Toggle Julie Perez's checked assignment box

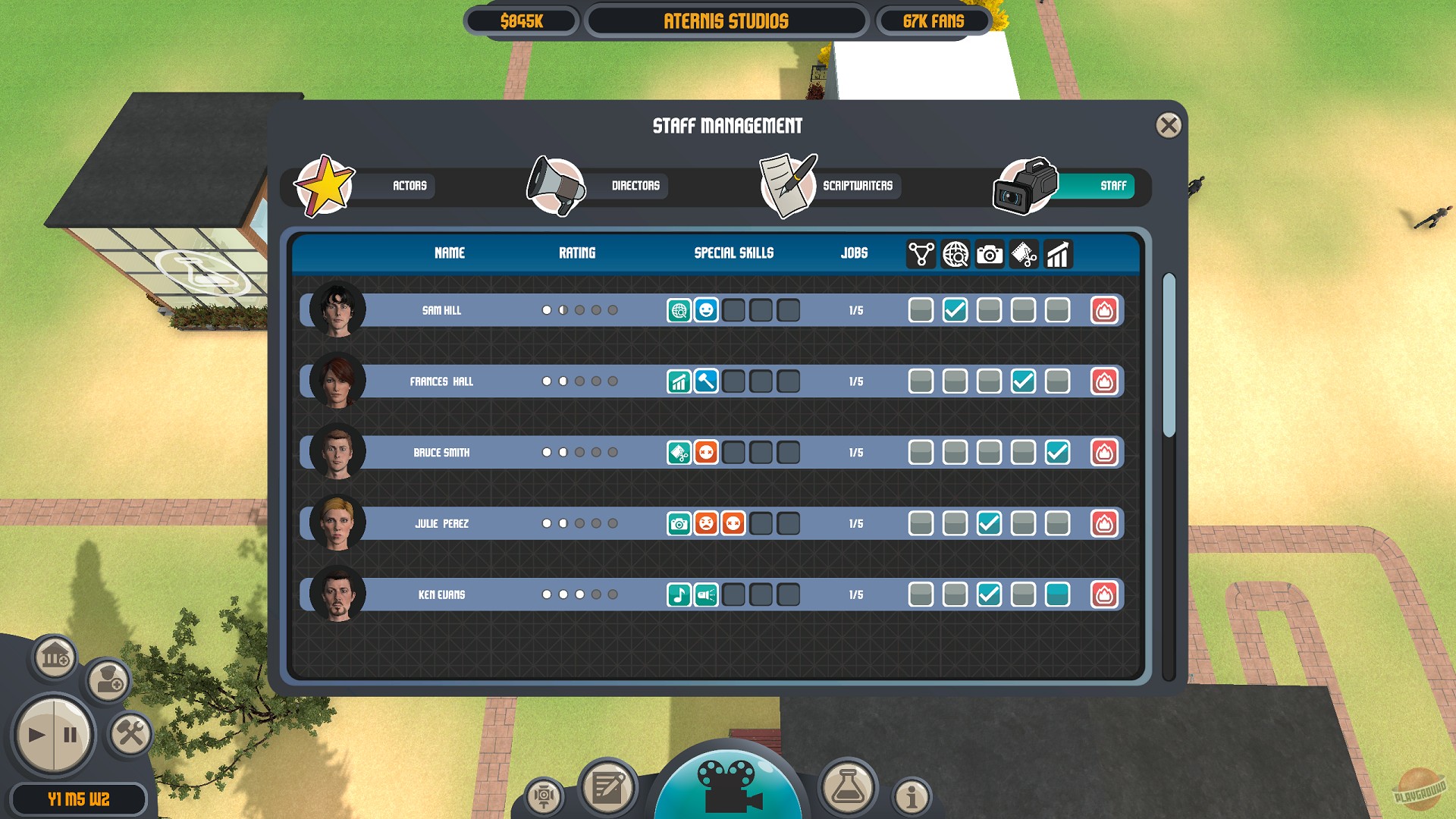coord(989,523)
